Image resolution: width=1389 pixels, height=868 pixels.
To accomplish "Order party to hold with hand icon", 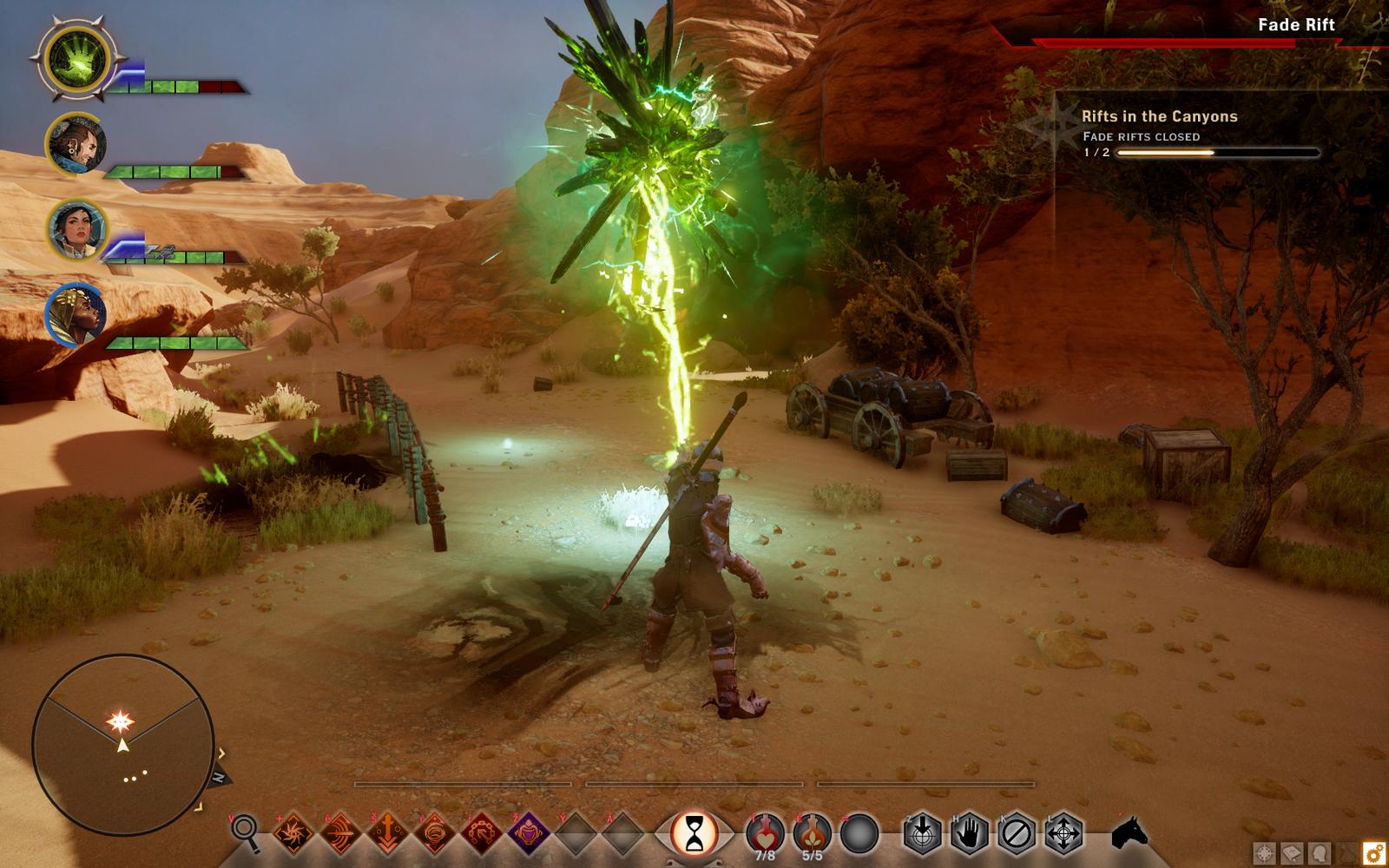I will pyautogui.click(x=969, y=834).
